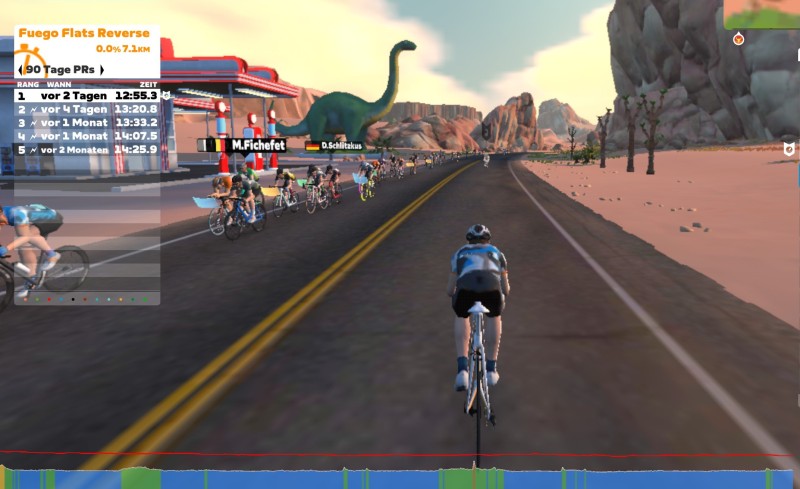Select the rank 1 PR row 12:55.3
800x489 pixels.
tap(87, 96)
